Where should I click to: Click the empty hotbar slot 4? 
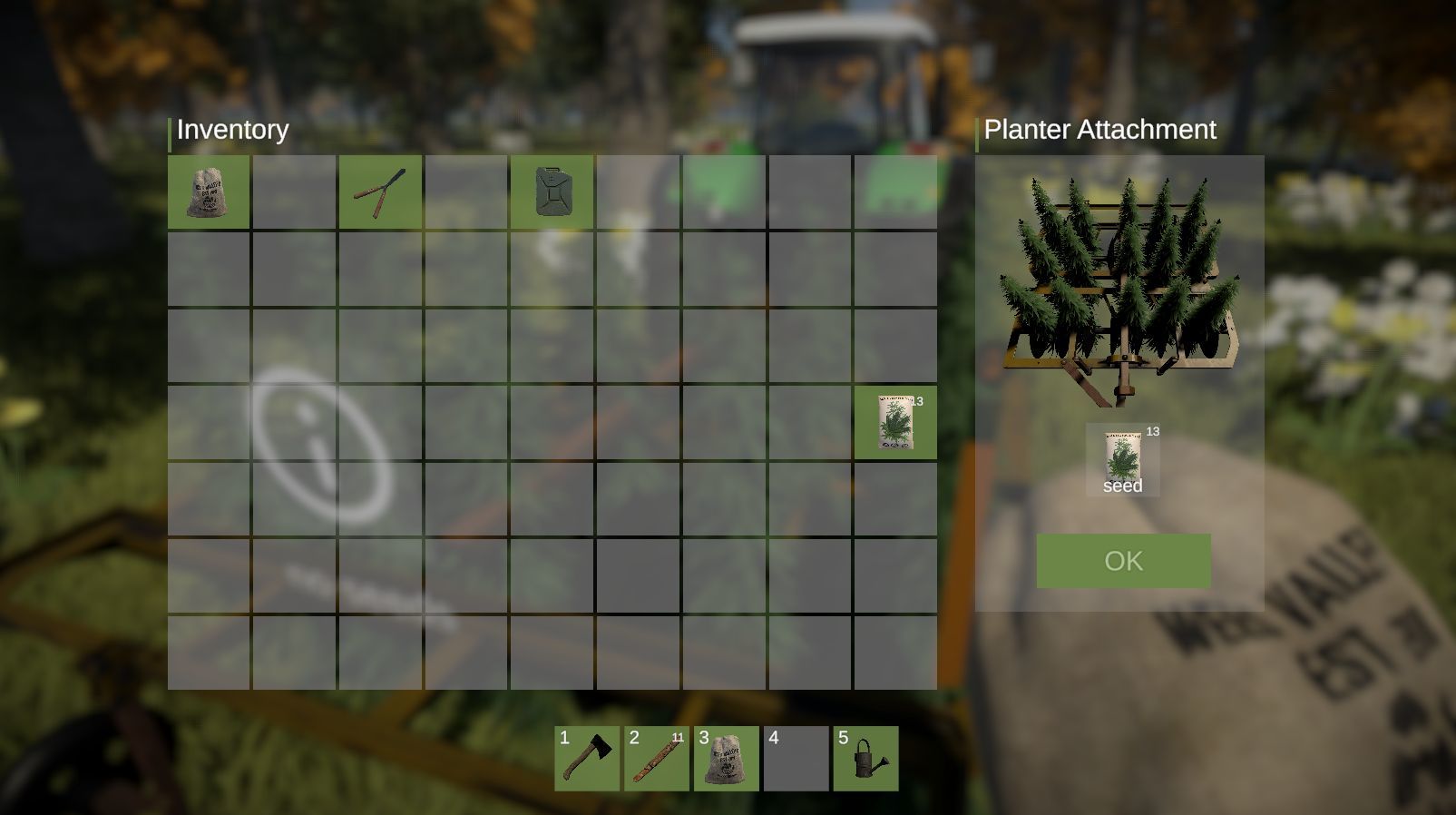[x=796, y=759]
